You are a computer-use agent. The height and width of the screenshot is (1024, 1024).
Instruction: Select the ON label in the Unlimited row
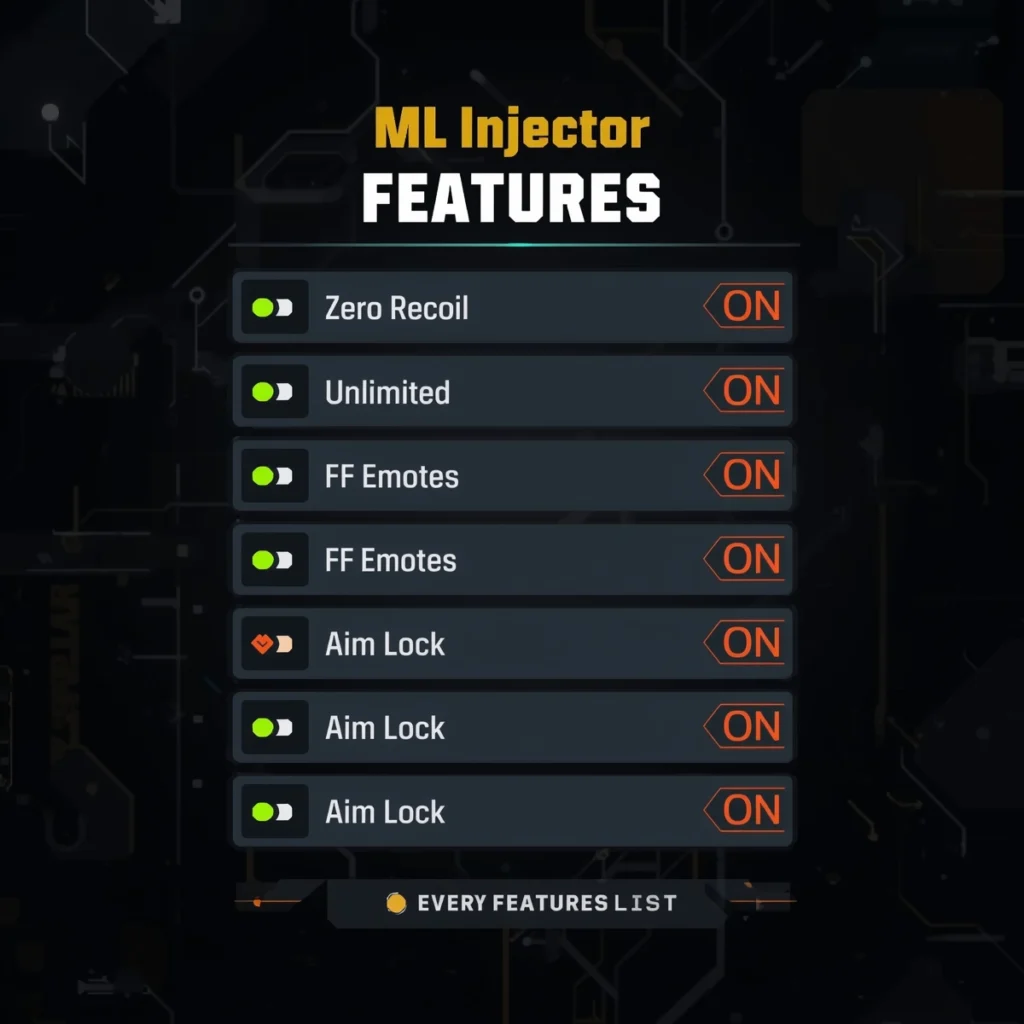[x=748, y=392]
